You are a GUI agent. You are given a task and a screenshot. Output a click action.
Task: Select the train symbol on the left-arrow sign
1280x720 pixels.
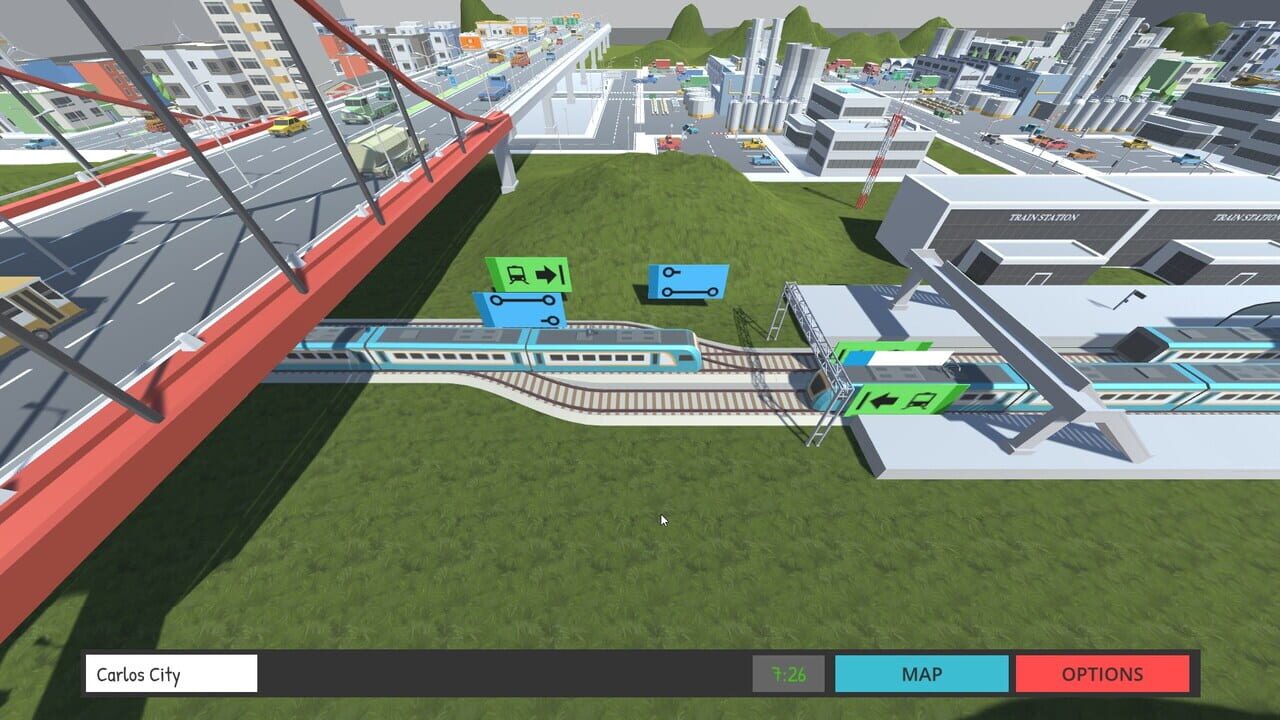click(919, 400)
